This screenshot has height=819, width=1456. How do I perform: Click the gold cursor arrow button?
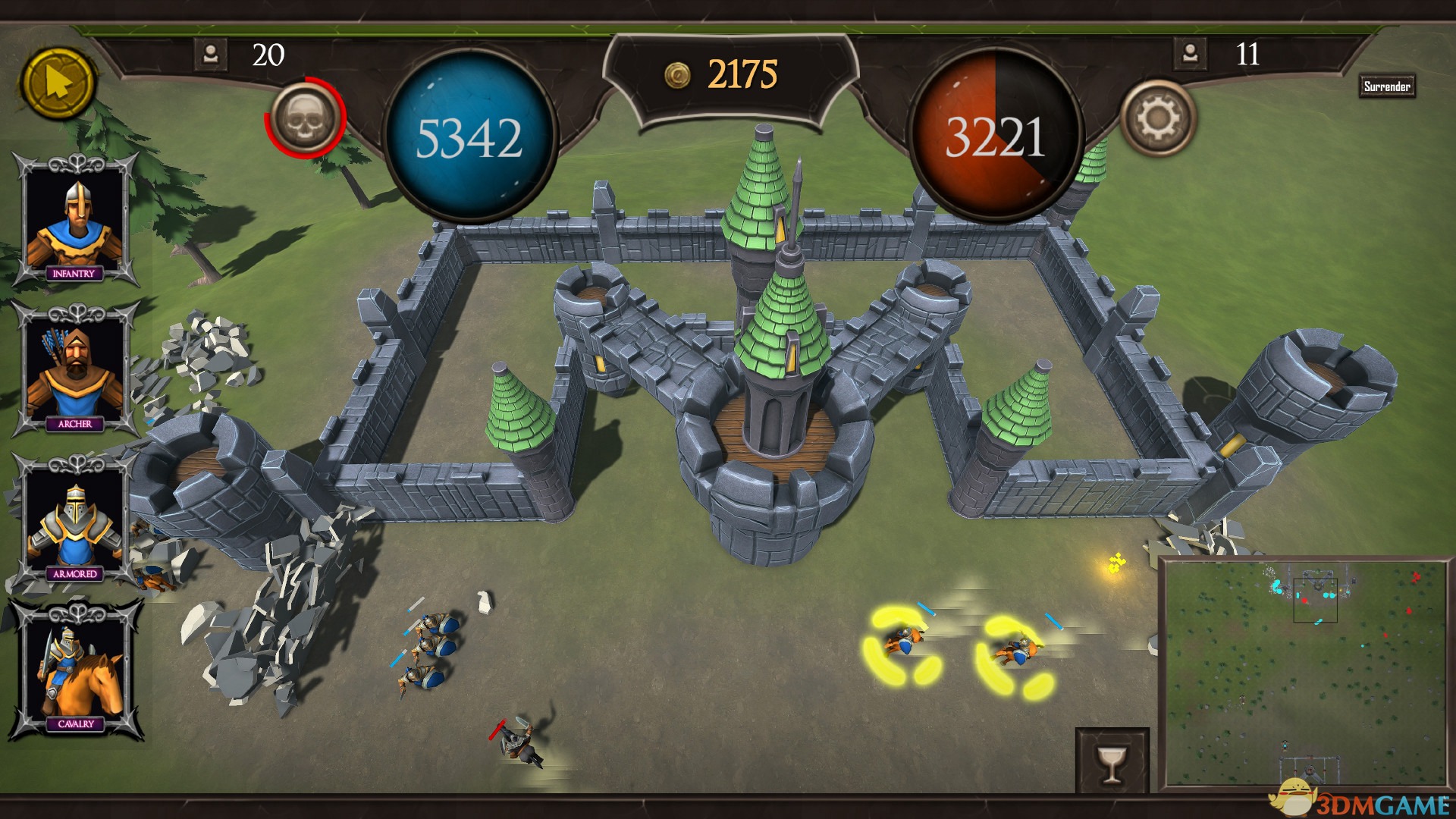(58, 83)
